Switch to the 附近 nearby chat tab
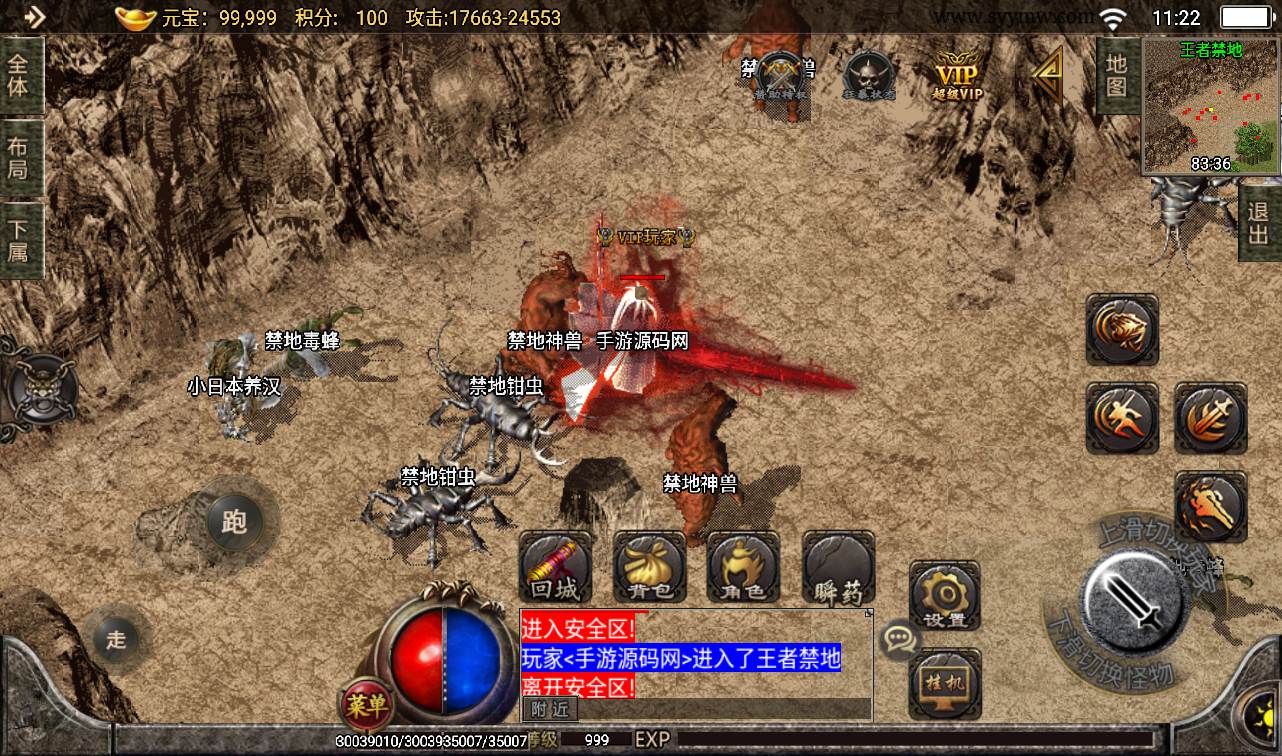Image resolution: width=1282 pixels, height=756 pixels. (549, 709)
